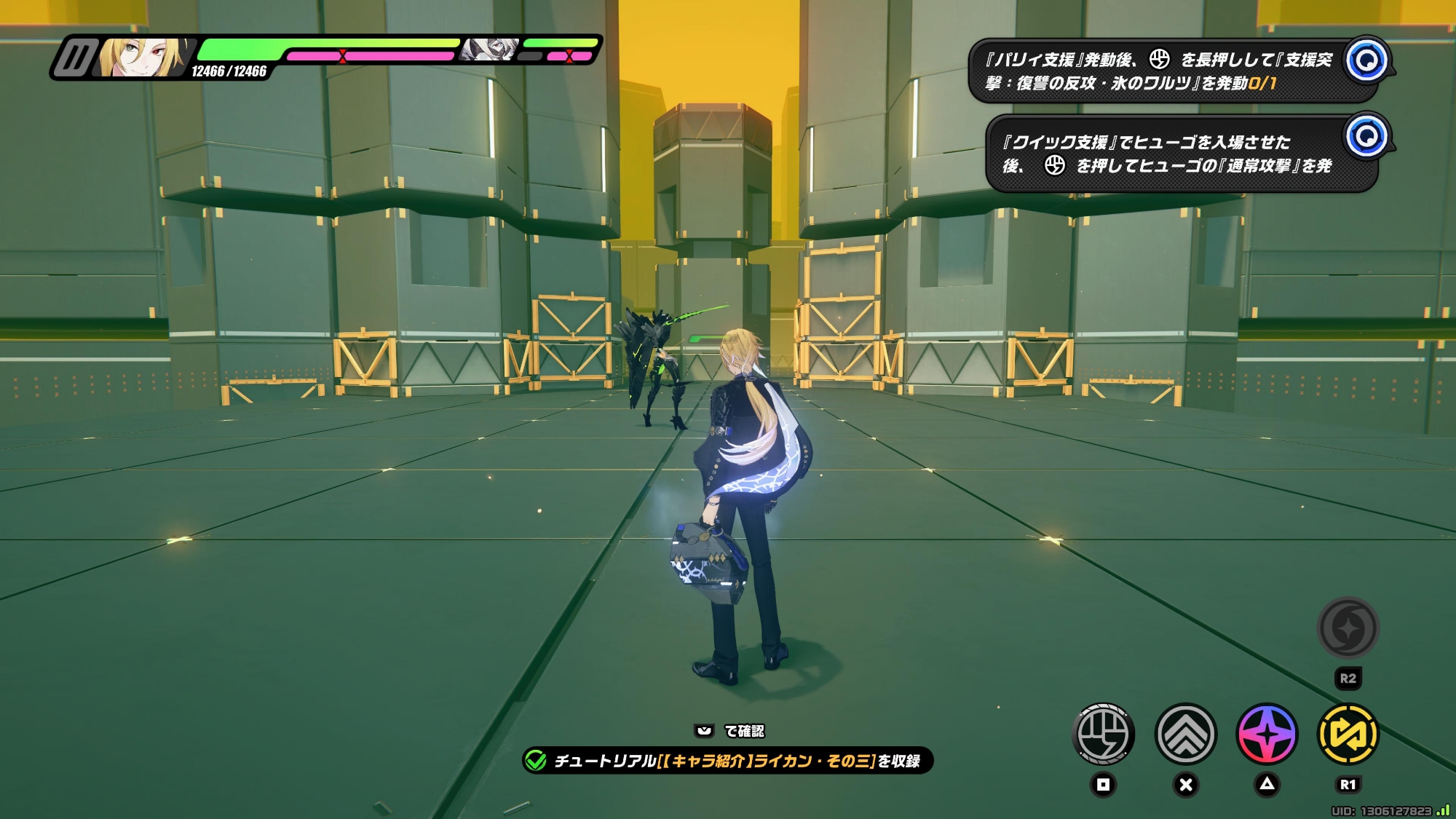Trigger the dodge chevron icon

tap(1186, 734)
